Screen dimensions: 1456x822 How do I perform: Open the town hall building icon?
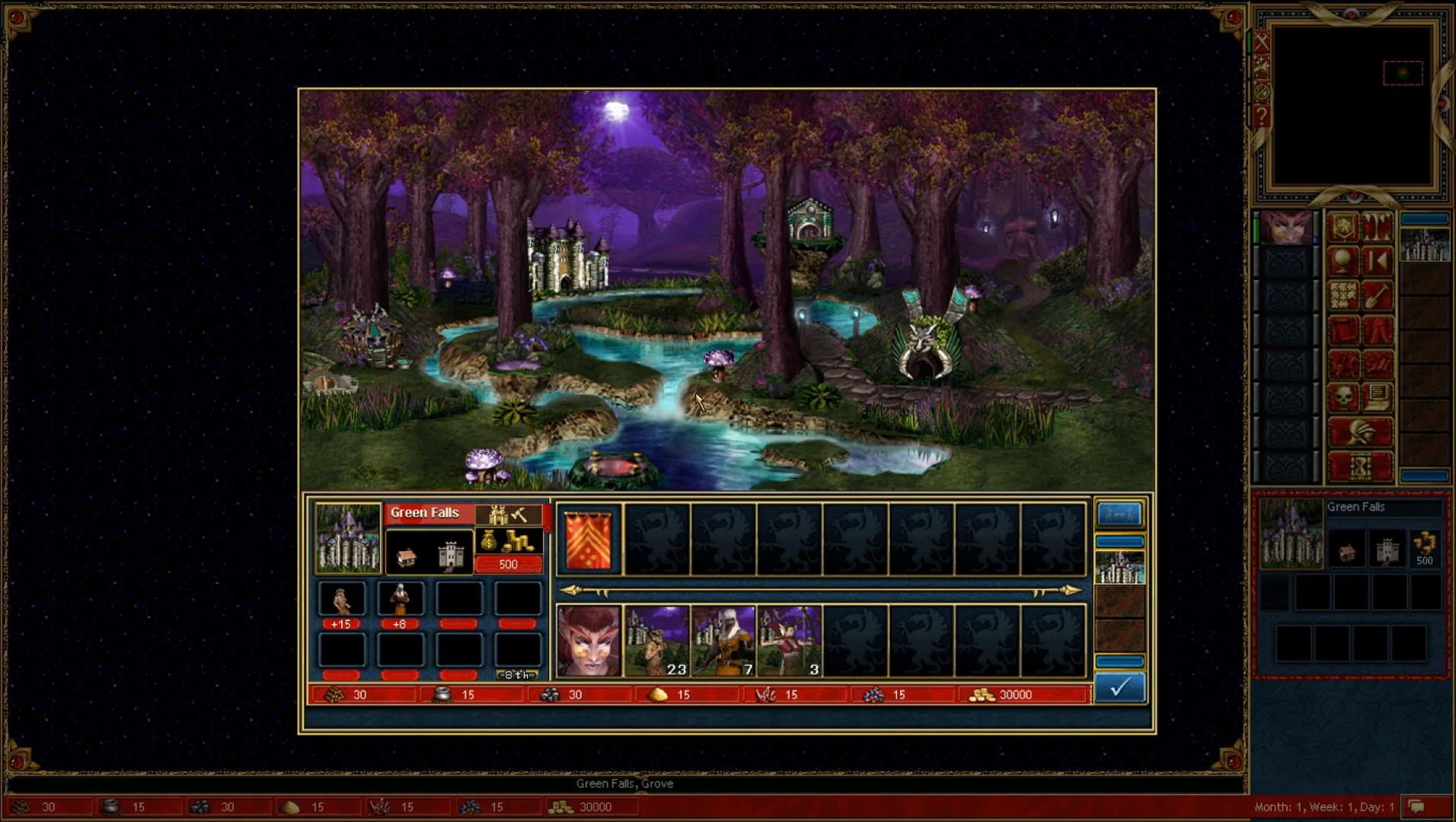click(x=407, y=556)
